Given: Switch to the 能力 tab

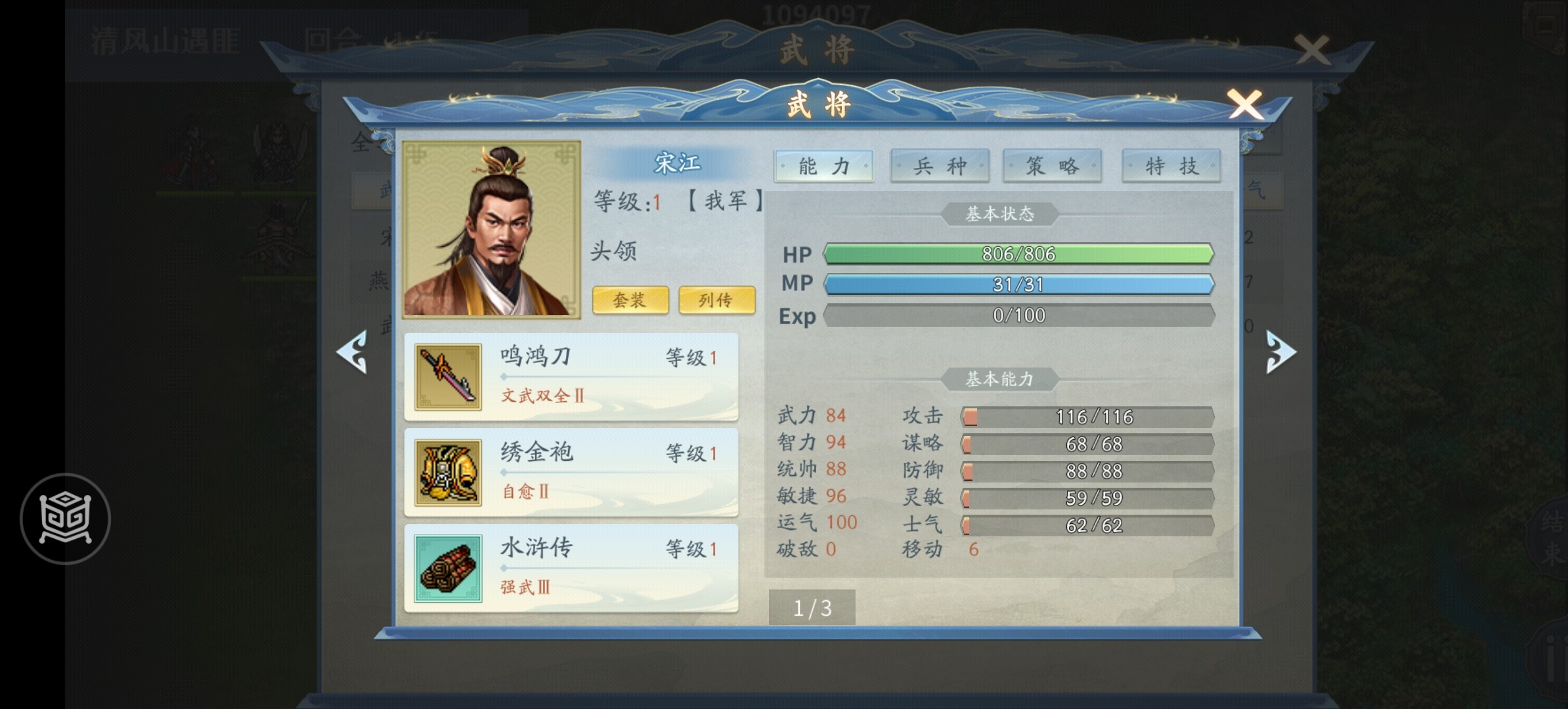Looking at the screenshot, I should [x=824, y=166].
